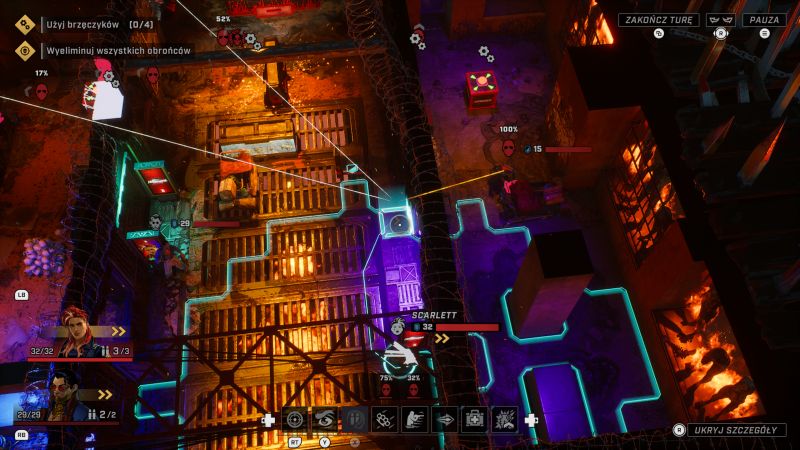Choose the greyed-out ammo reload ability
Viewport: 800px width, 450px height.
pos(355,420)
